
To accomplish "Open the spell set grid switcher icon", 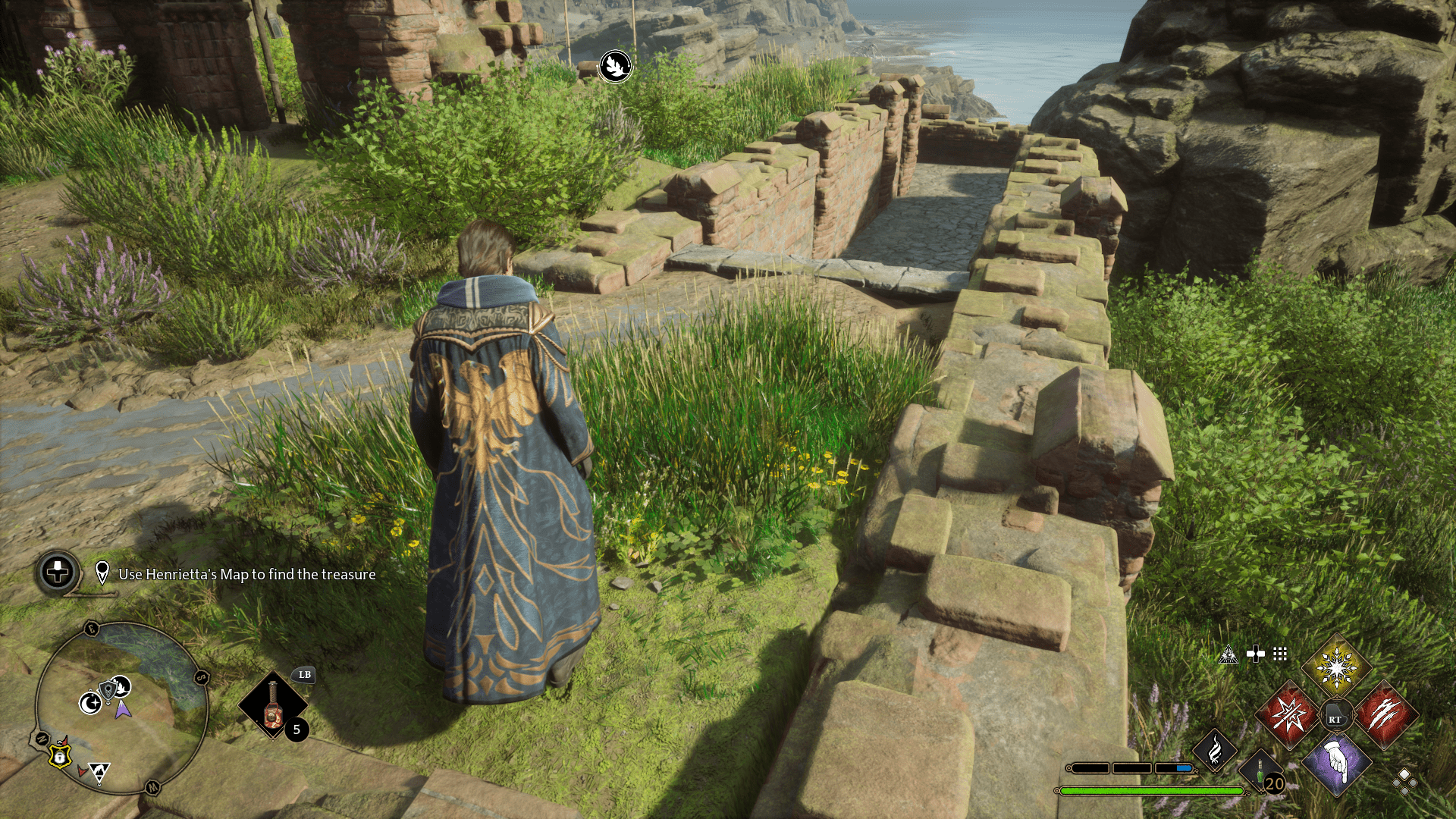I will (x=1279, y=654).
